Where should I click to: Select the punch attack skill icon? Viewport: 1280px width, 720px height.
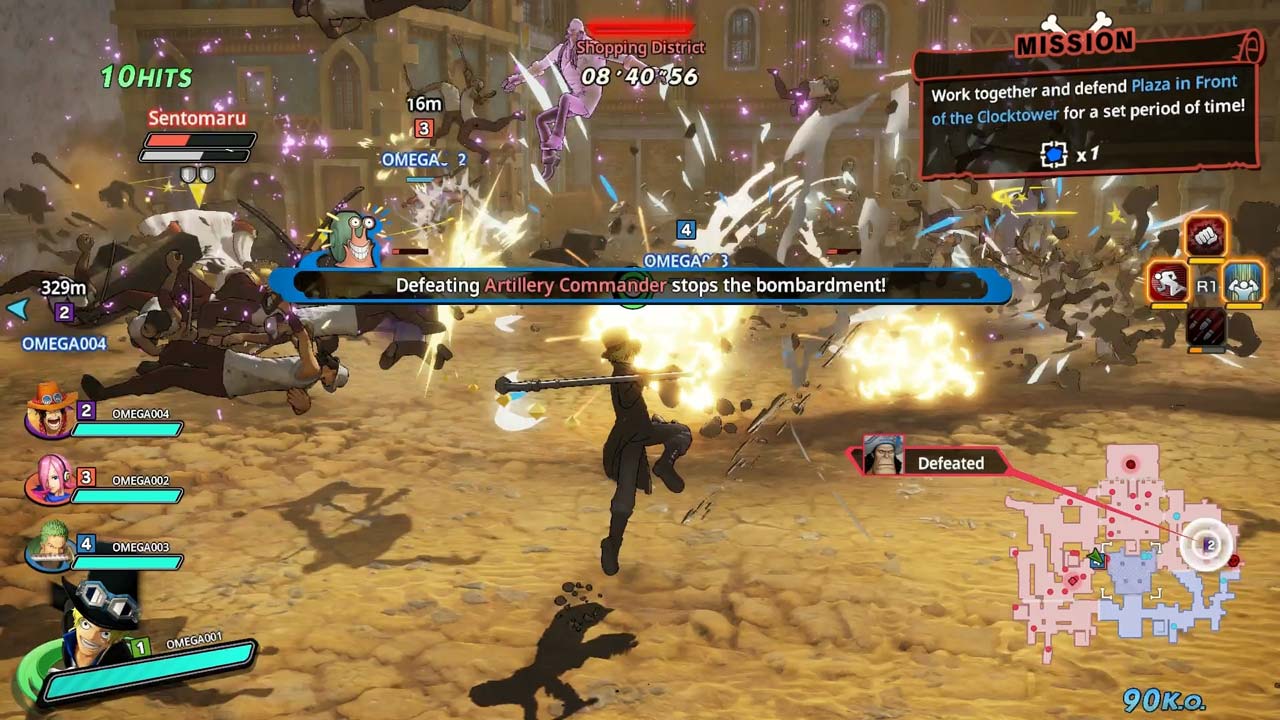[1205, 237]
